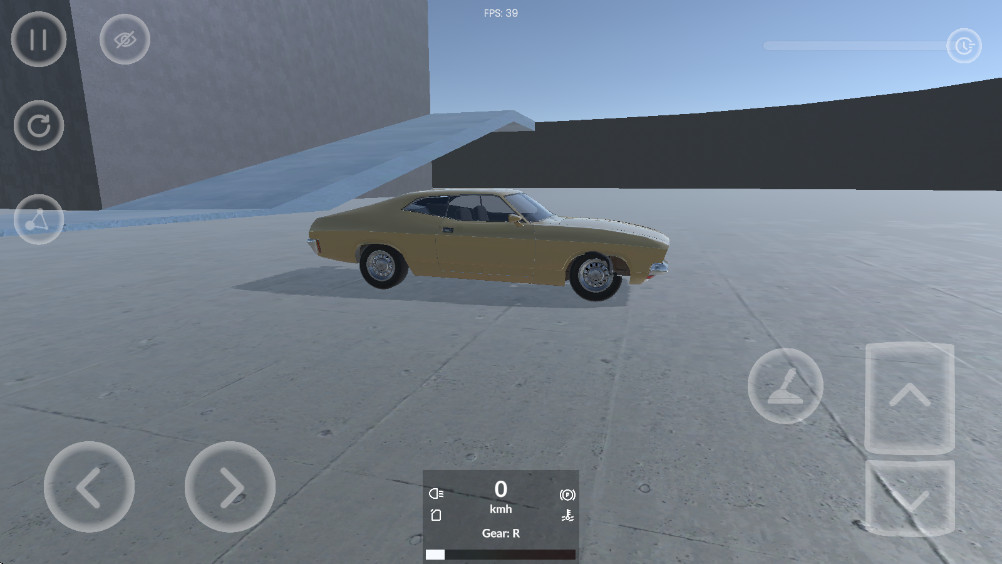Reset the car with the circular arrow button
1002x564 pixels.
pos(39,126)
